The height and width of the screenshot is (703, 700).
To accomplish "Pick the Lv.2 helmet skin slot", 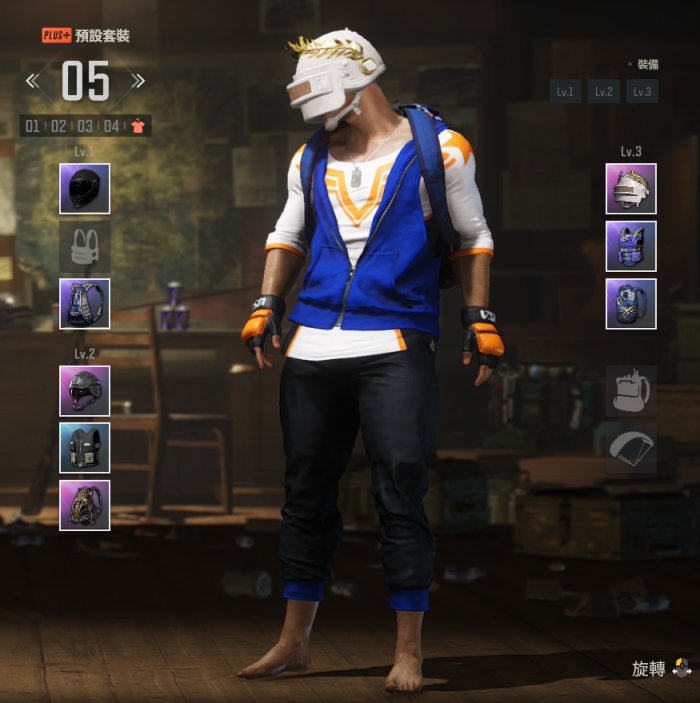I will click(x=85, y=390).
